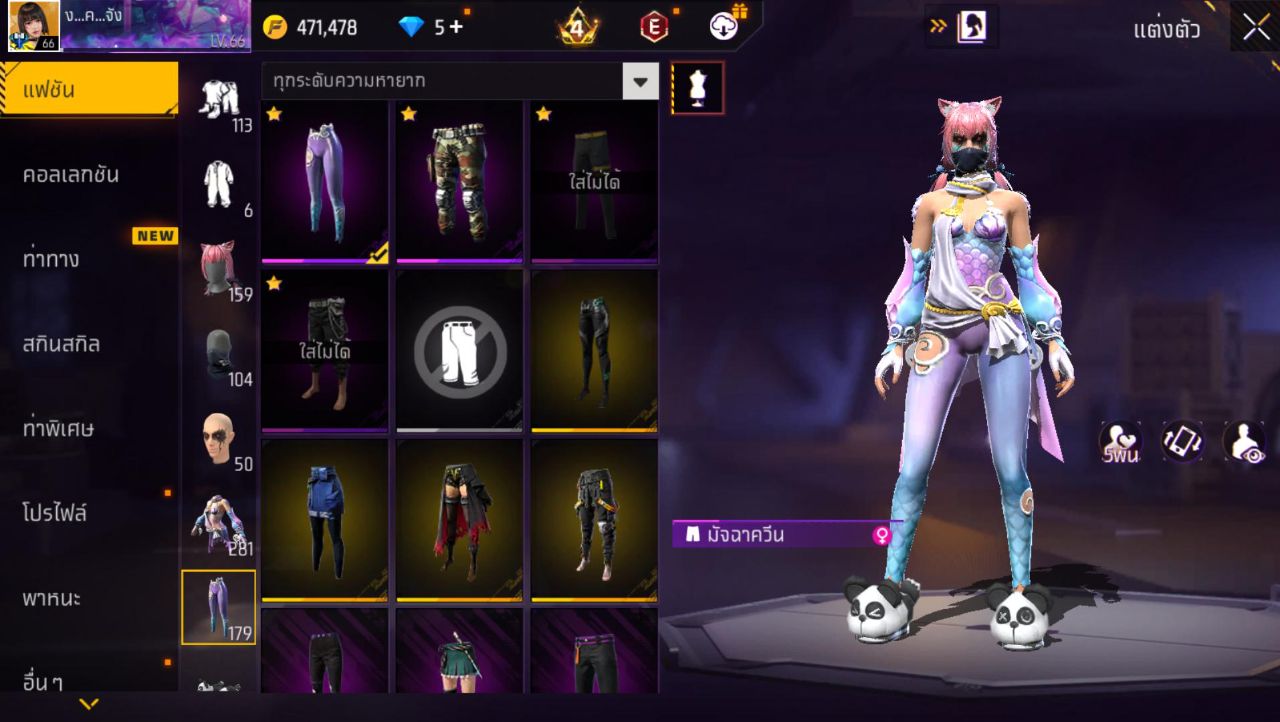The image size is (1280, 722).
Task: Open the แฟชั่น (Fashion) menu tab
Action: (88, 90)
